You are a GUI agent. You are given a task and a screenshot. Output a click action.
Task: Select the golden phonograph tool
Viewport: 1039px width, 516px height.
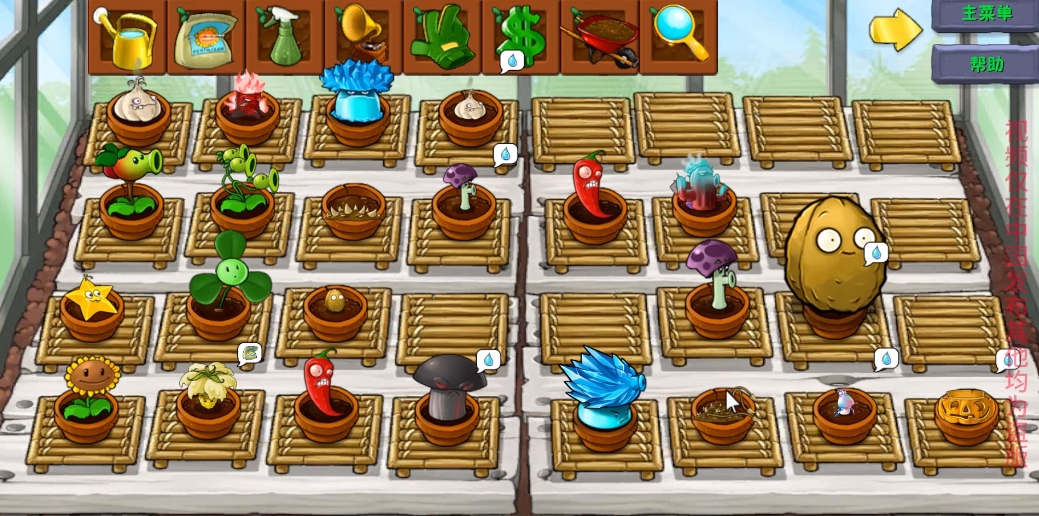tap(362, 36)
